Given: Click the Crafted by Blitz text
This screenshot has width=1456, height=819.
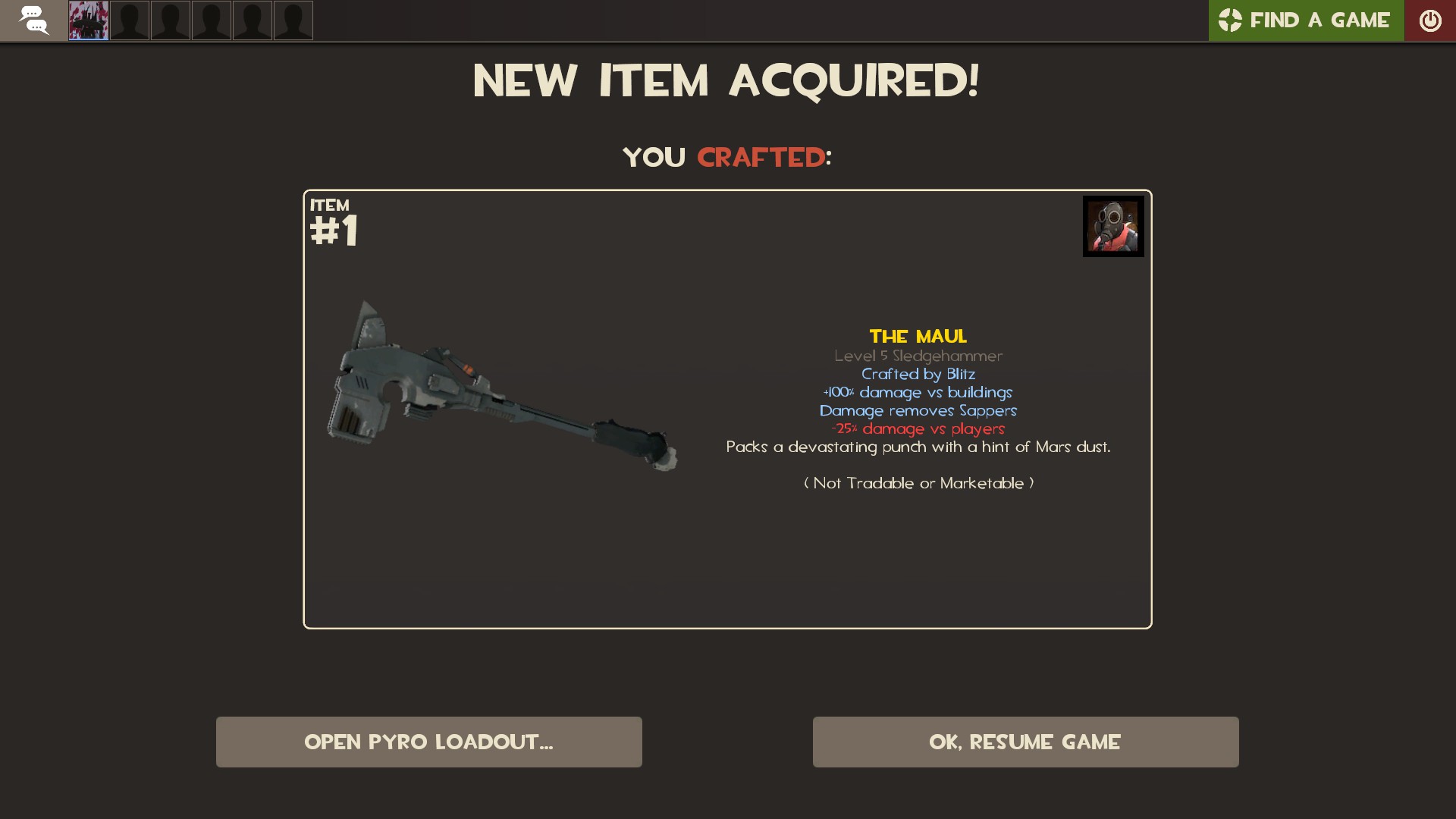Looking at the screenshot, I should pyautogui.click(x=918, y=374).
